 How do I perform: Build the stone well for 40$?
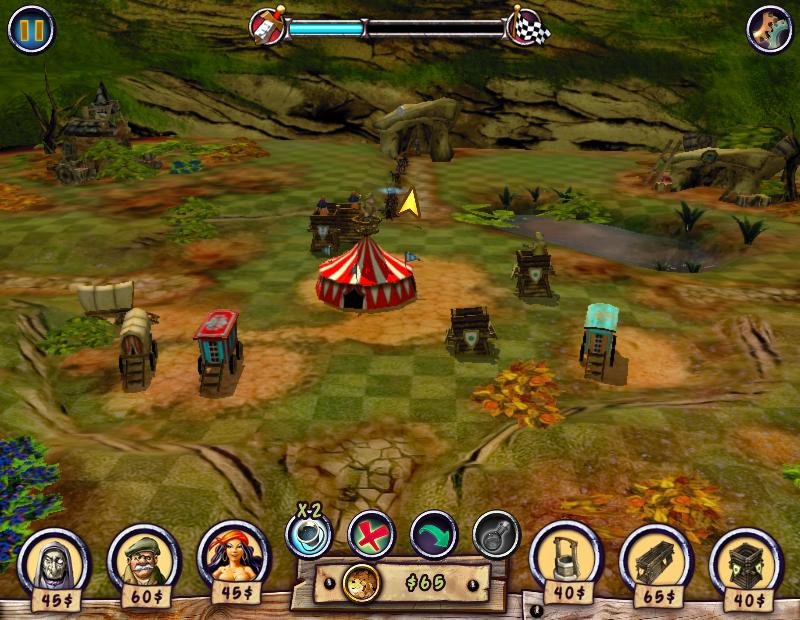(565, 560)
